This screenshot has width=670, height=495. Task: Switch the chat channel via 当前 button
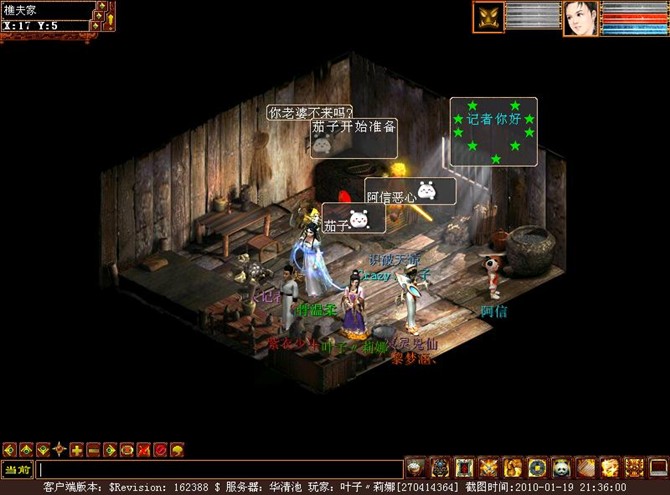click(17, 468)
